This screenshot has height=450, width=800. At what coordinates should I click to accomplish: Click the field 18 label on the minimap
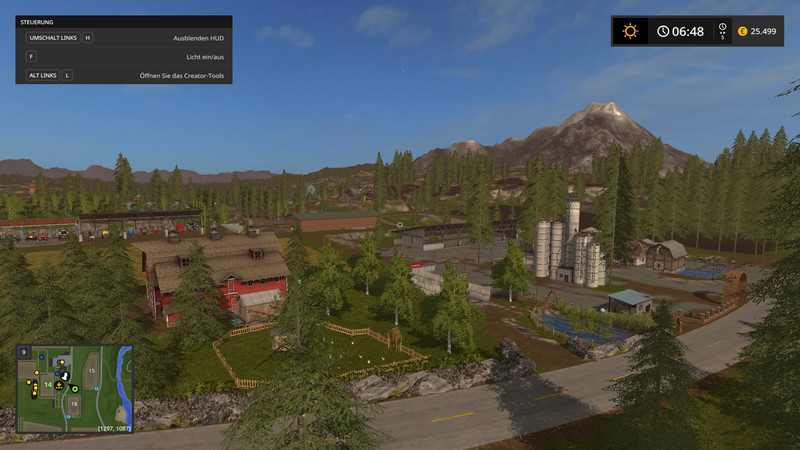pos(74,404)
